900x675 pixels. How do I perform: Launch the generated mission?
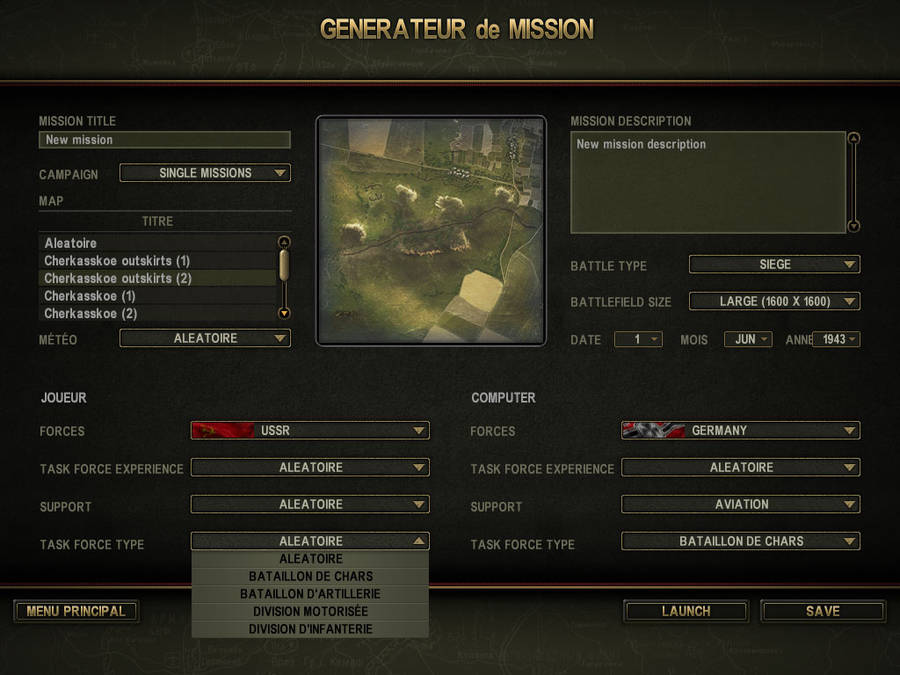(686, 611)
